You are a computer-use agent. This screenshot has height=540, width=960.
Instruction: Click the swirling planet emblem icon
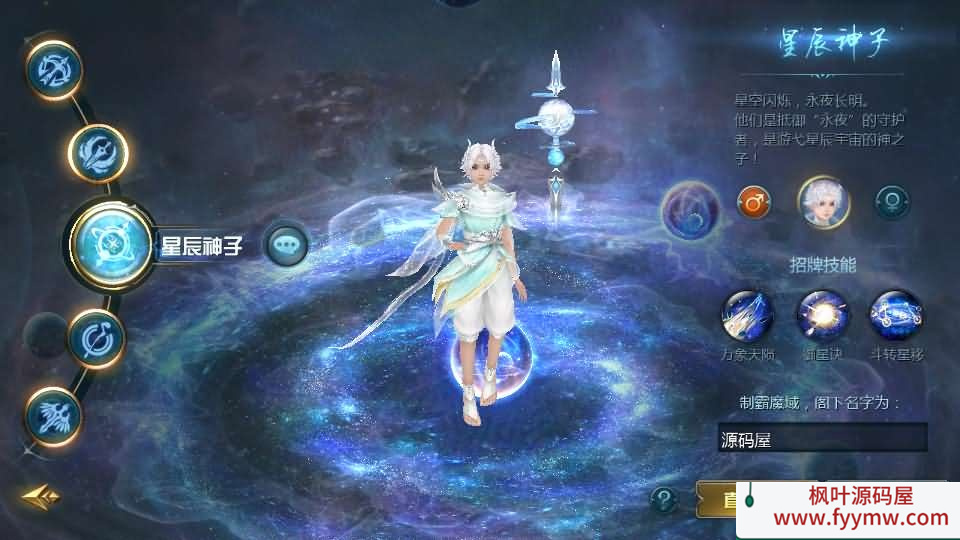click(690, 209)
